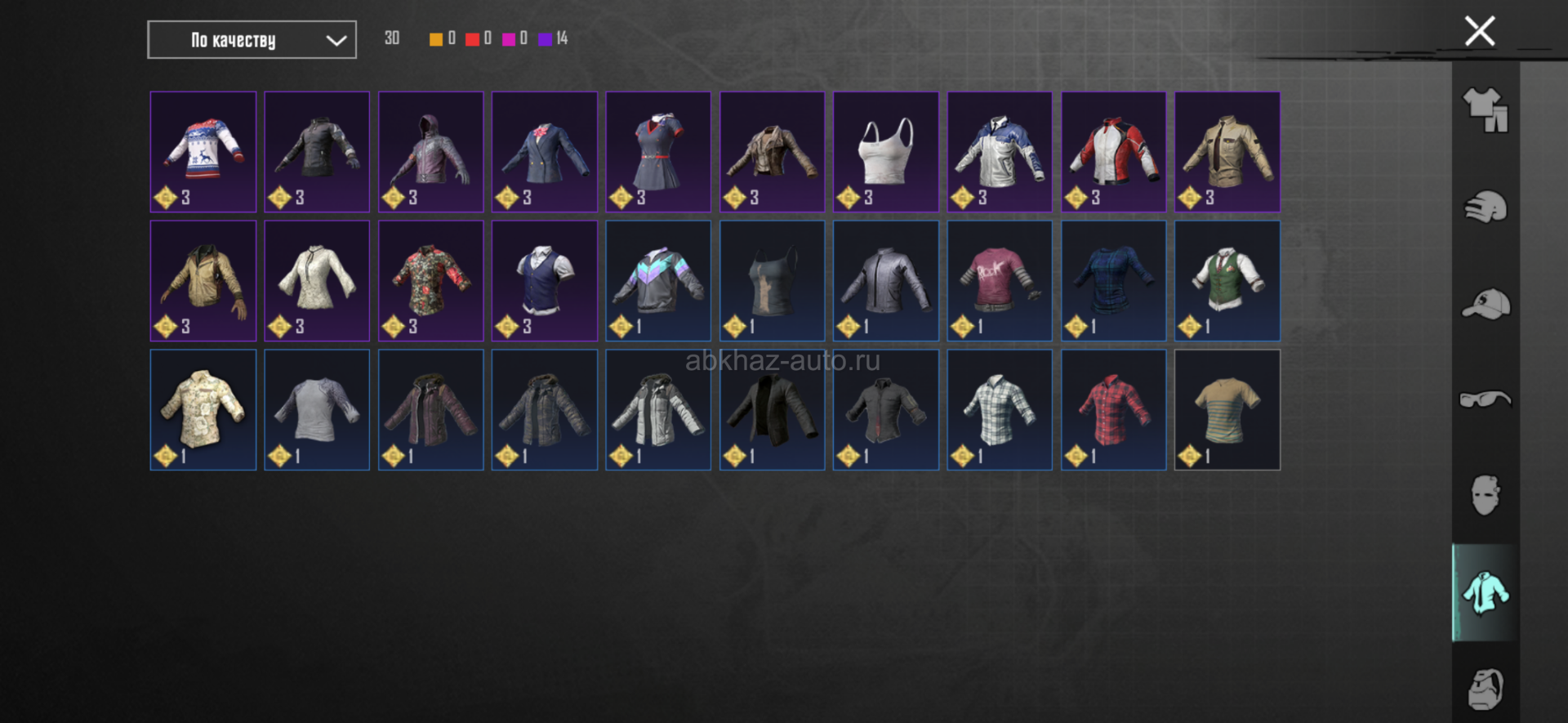Select the reindeer Christmas sweater item

[203, 152]
